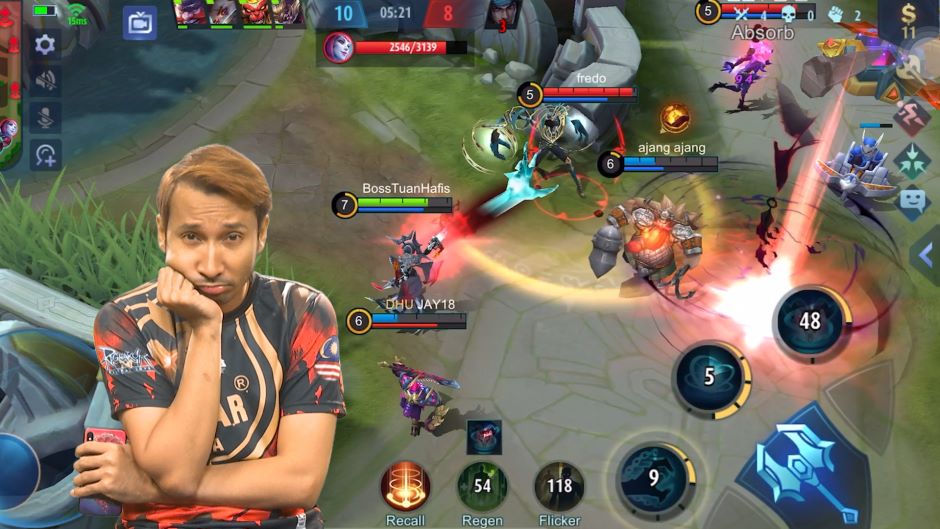
Task: Trigger the skill with 9 second cooldown
Action: [x=654, y=478]
